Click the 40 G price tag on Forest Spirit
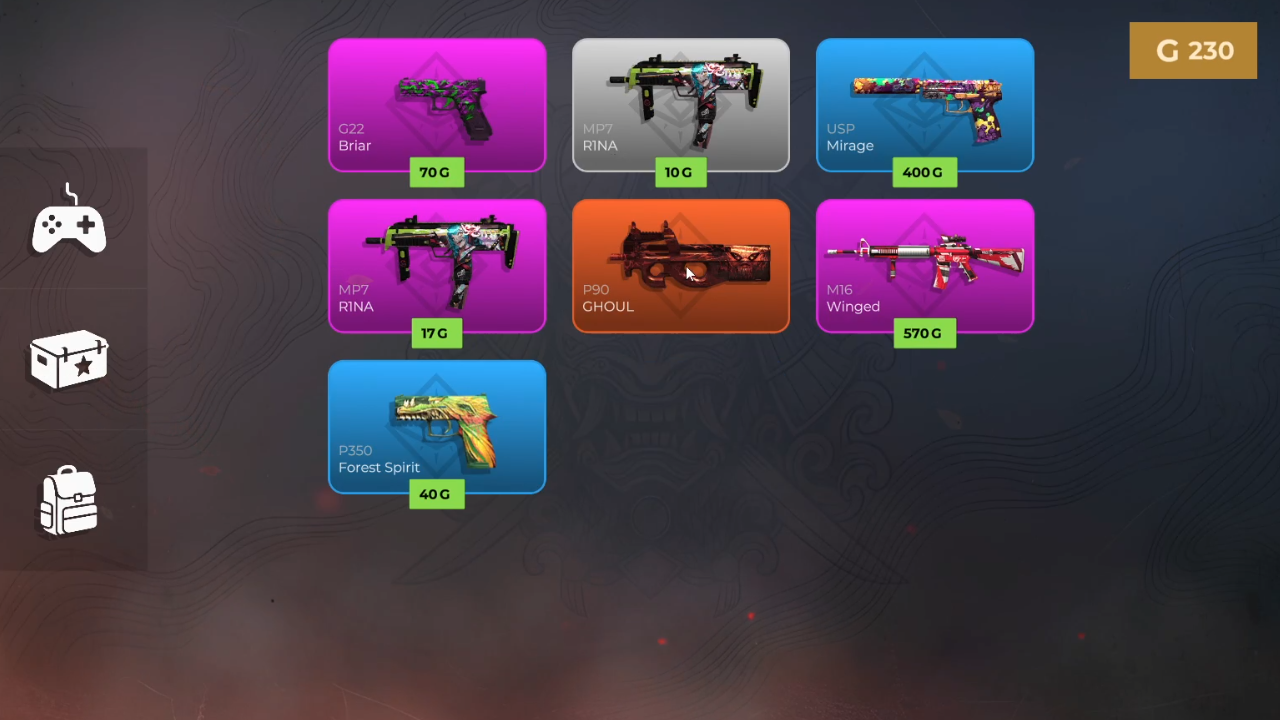 (x=436, y=494)
